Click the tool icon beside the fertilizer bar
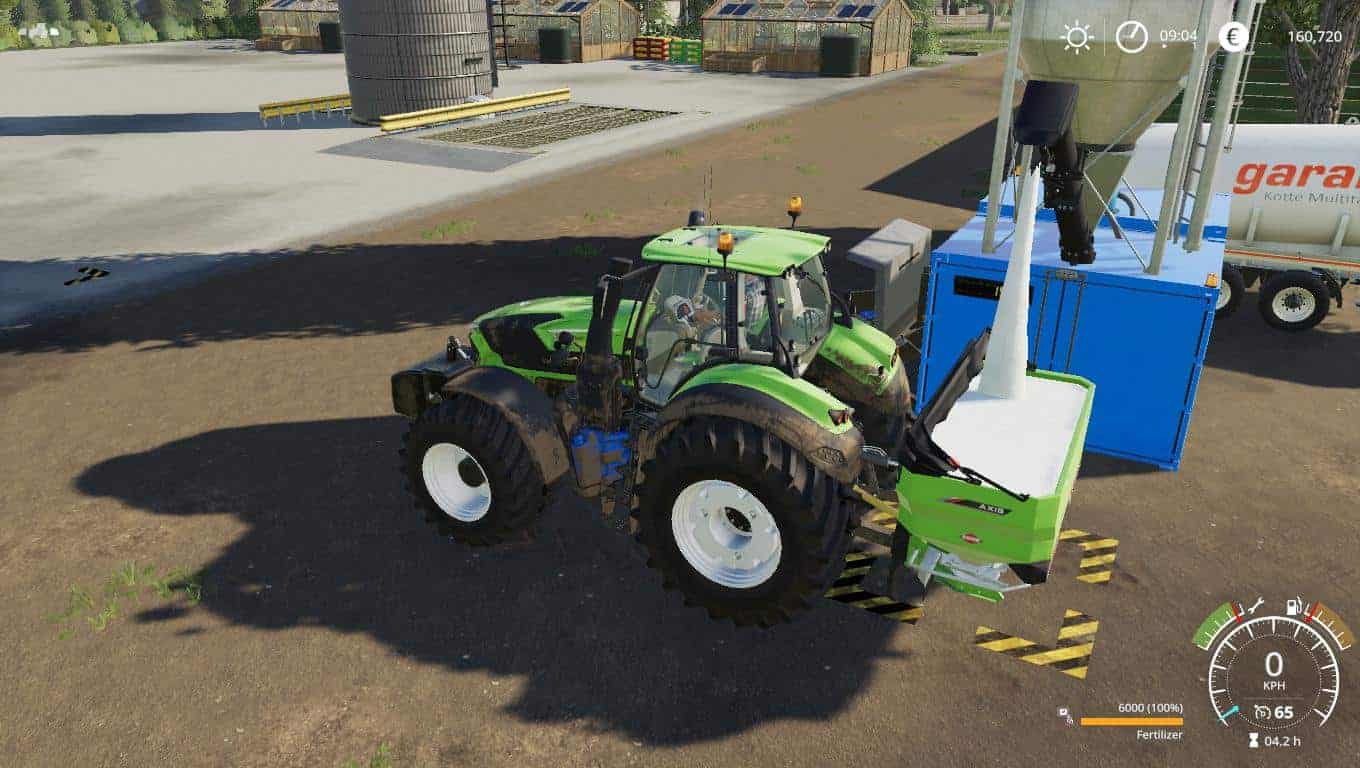The height and width of the screenshot is (768, 1360). coord(1063,711)
